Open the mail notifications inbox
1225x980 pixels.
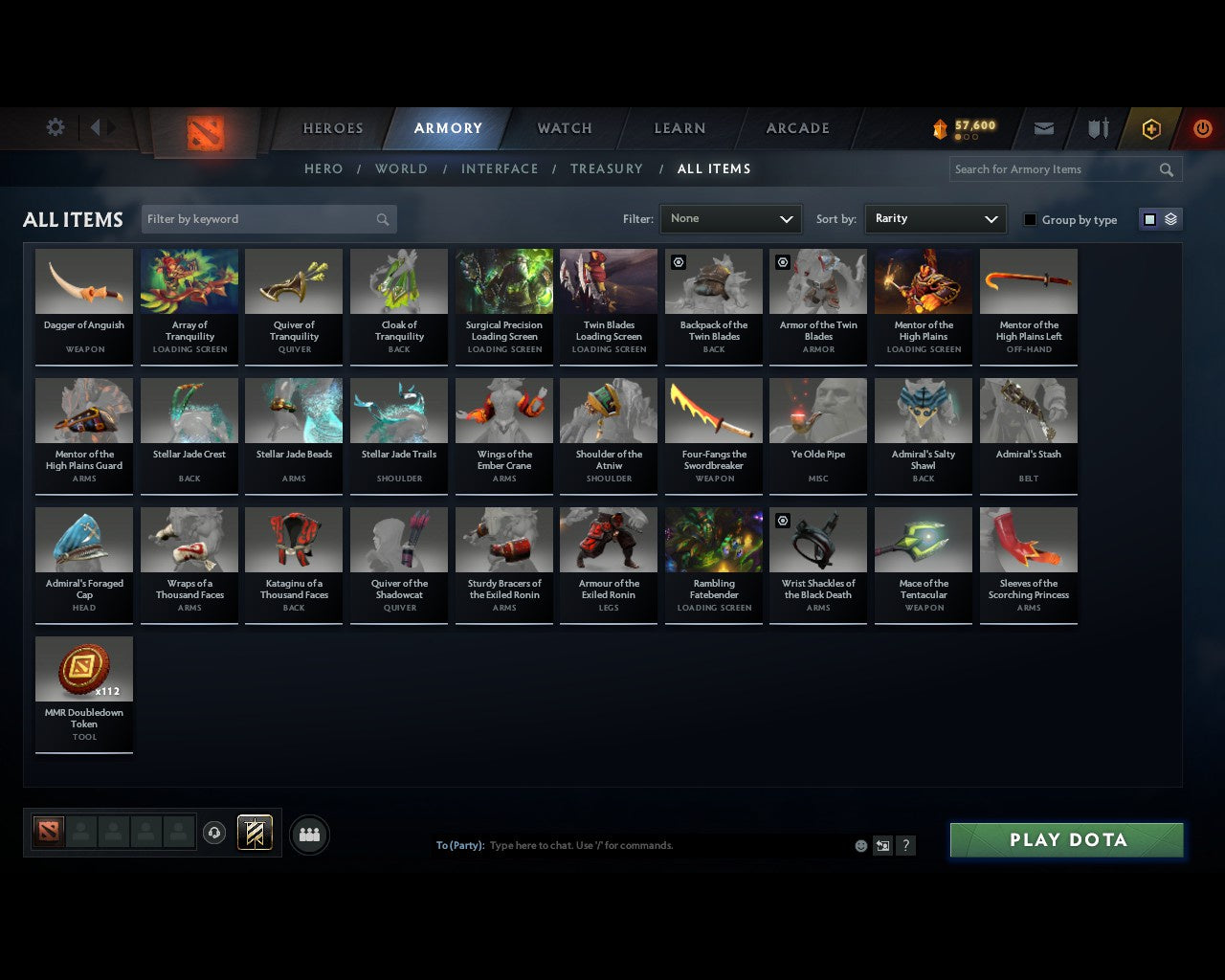[x=1043, y=127]
